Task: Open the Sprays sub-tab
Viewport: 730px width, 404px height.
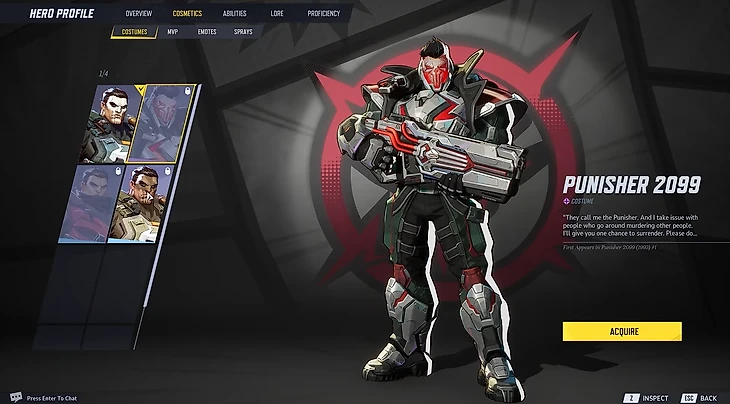Action: point(243,32)
